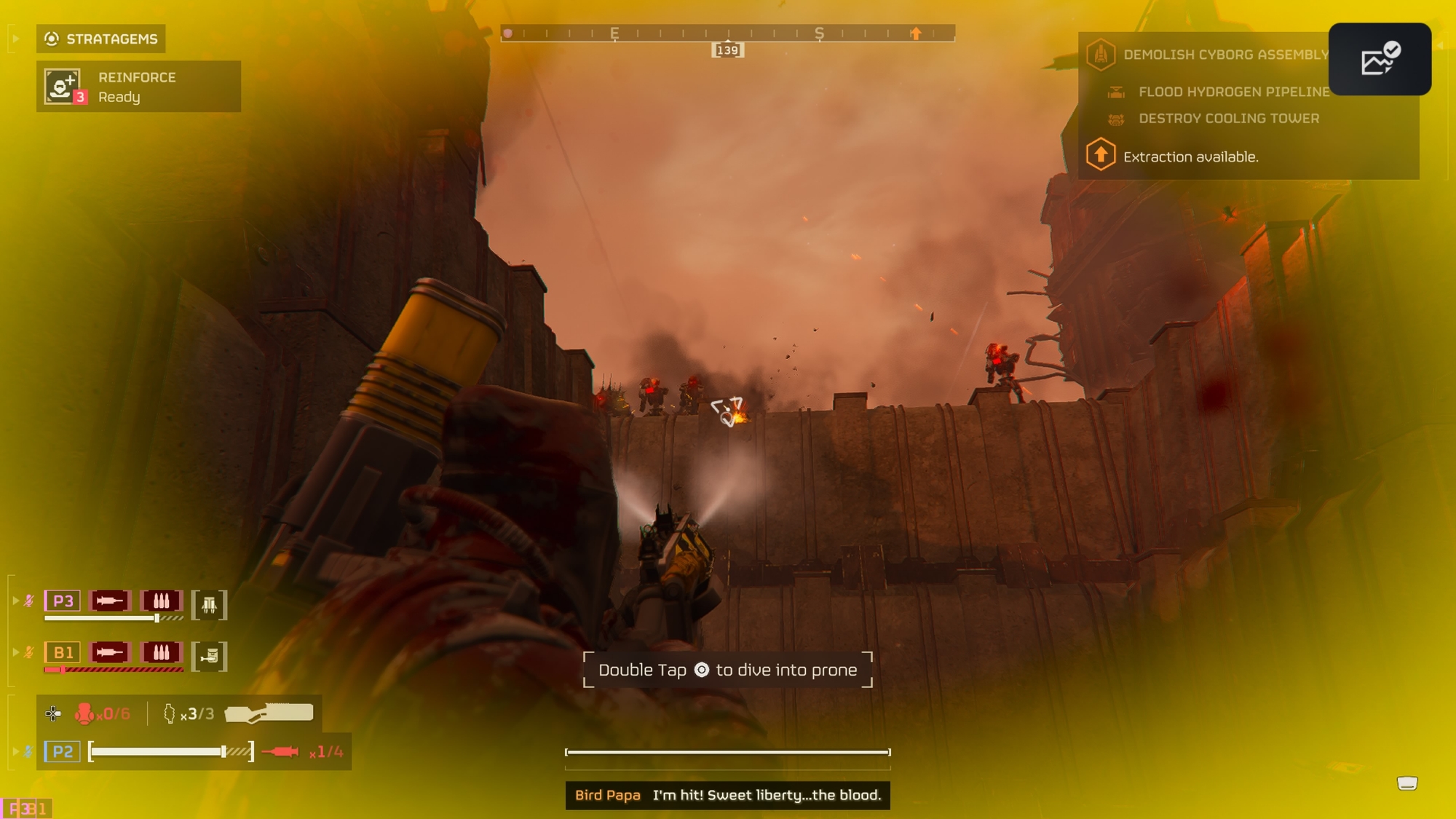Image resolution: width=1456 pixels, height=819 pixels.
Task: Open the screenshot captured notification
Action: (1380, 59)
